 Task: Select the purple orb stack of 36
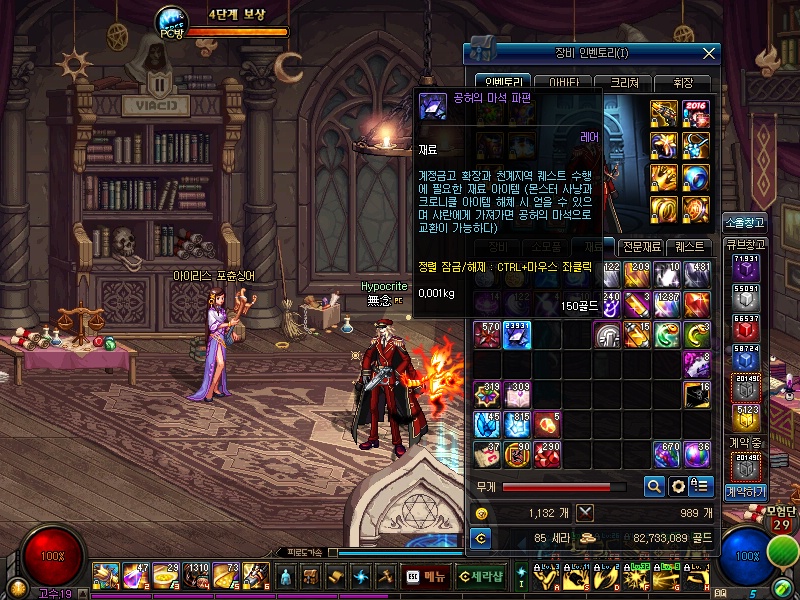(697, 455)
